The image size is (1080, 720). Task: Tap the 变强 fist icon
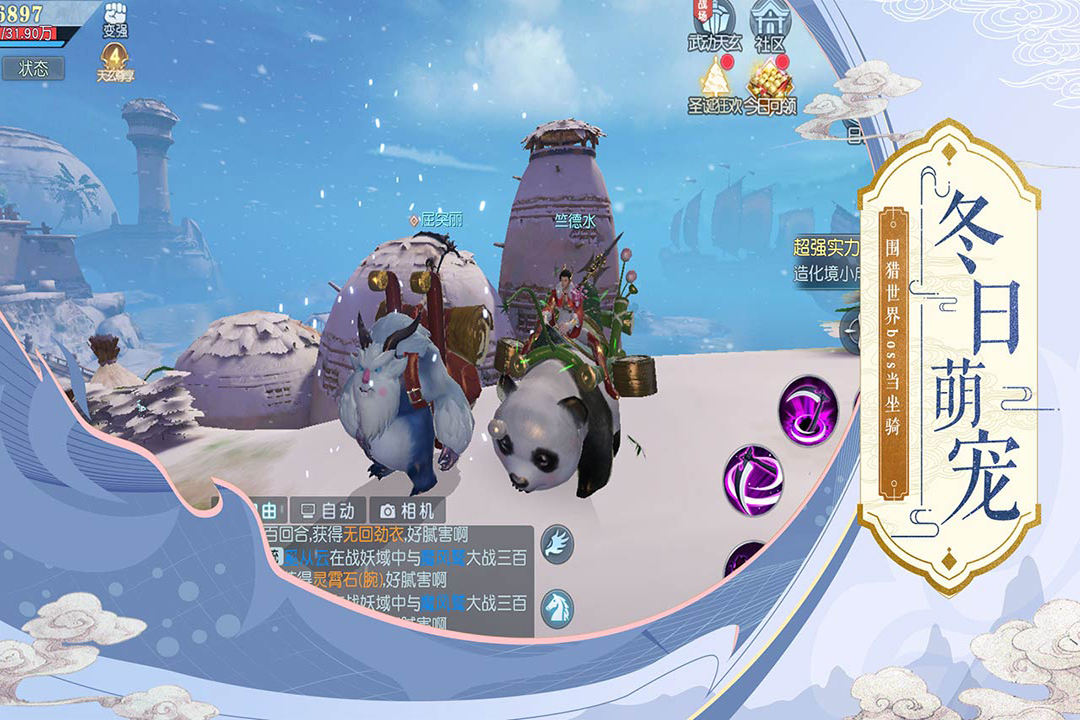[116, 20]
